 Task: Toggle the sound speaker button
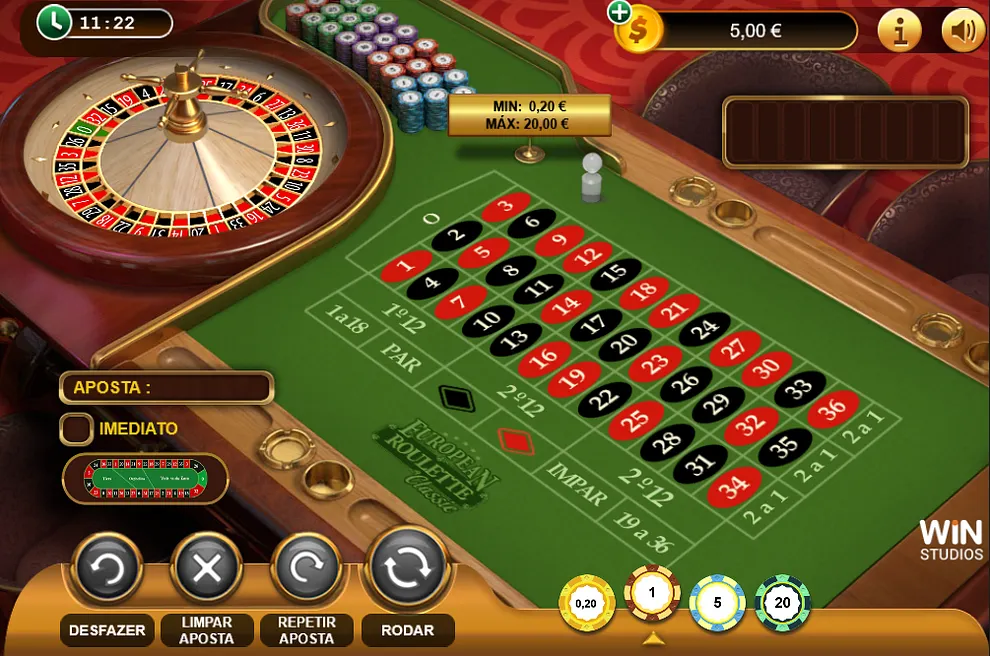963,31
